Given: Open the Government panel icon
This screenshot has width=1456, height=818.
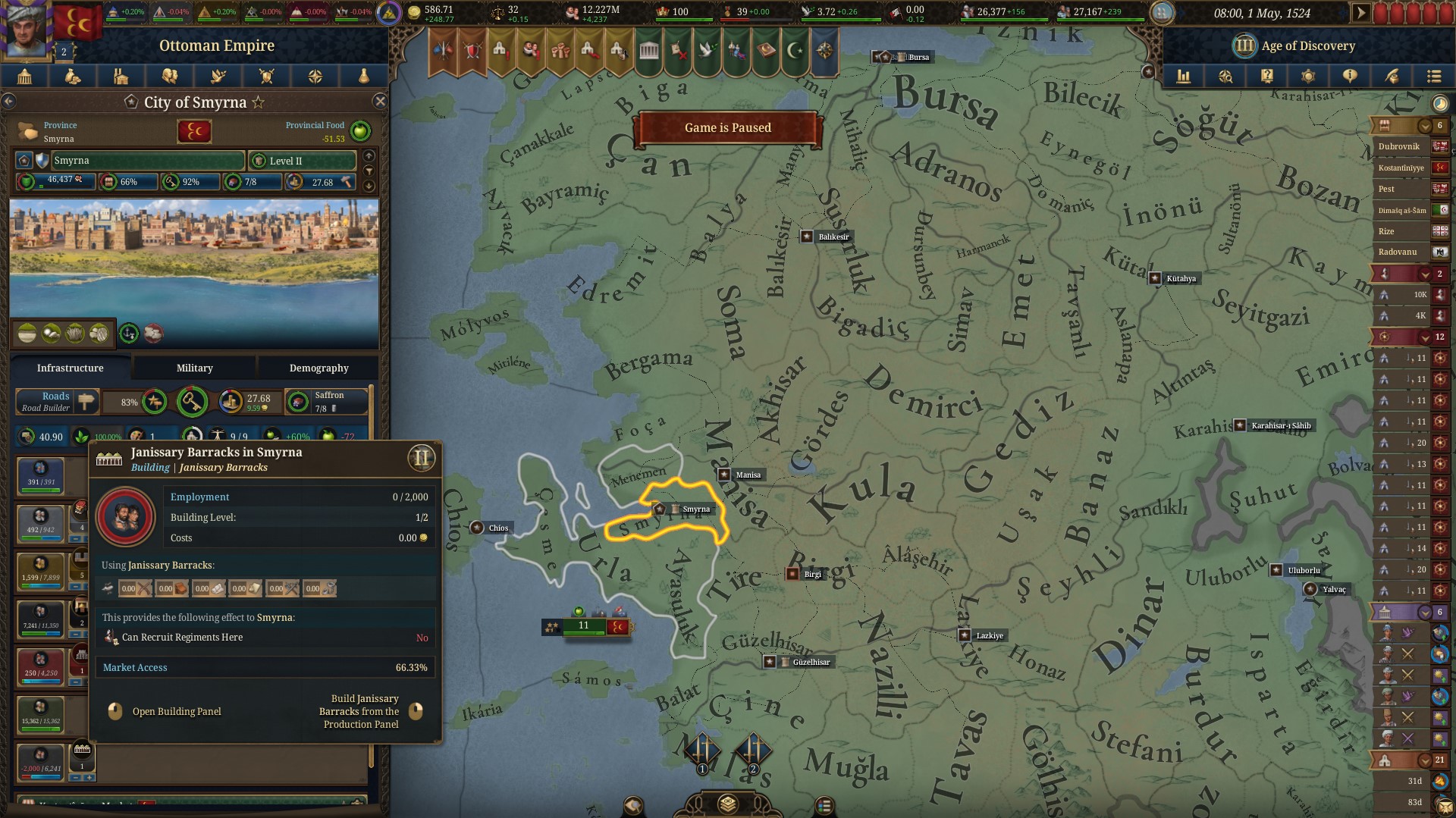Looking at the screenshot, I should (x=24, y=76).
